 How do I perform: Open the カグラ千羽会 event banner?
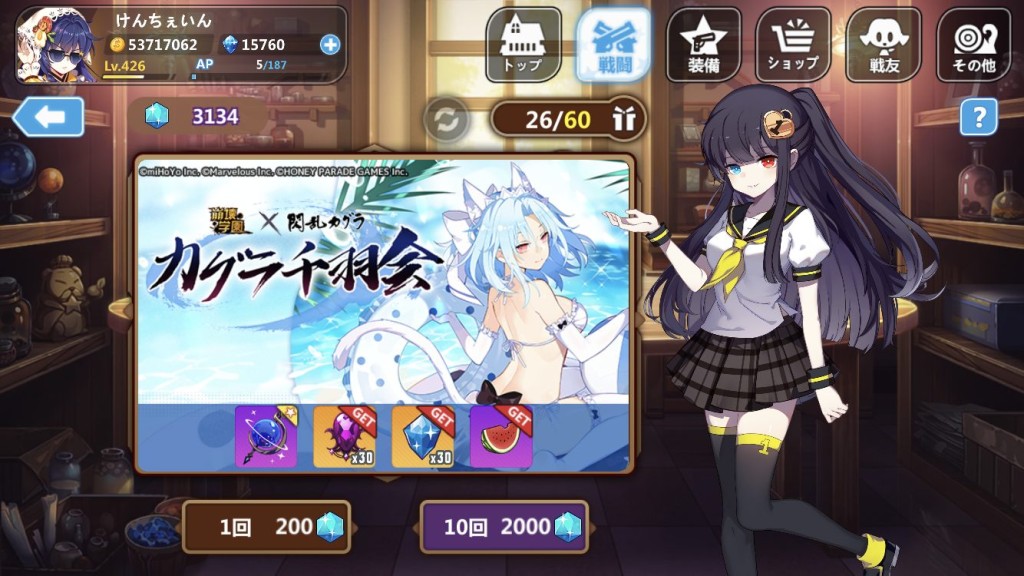tap(384, 280)
